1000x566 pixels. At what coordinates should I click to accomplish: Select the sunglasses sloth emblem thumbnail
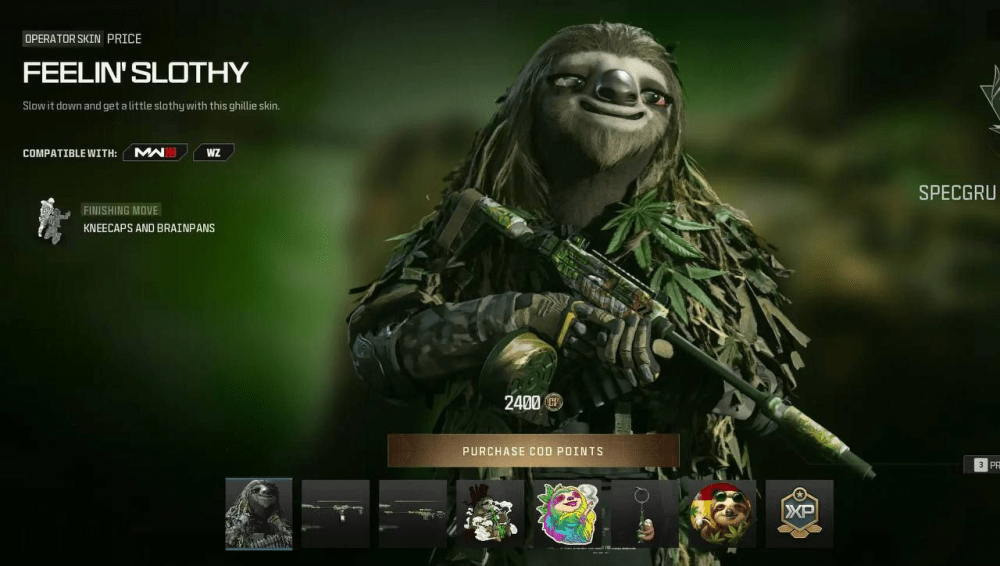(721, 513)
